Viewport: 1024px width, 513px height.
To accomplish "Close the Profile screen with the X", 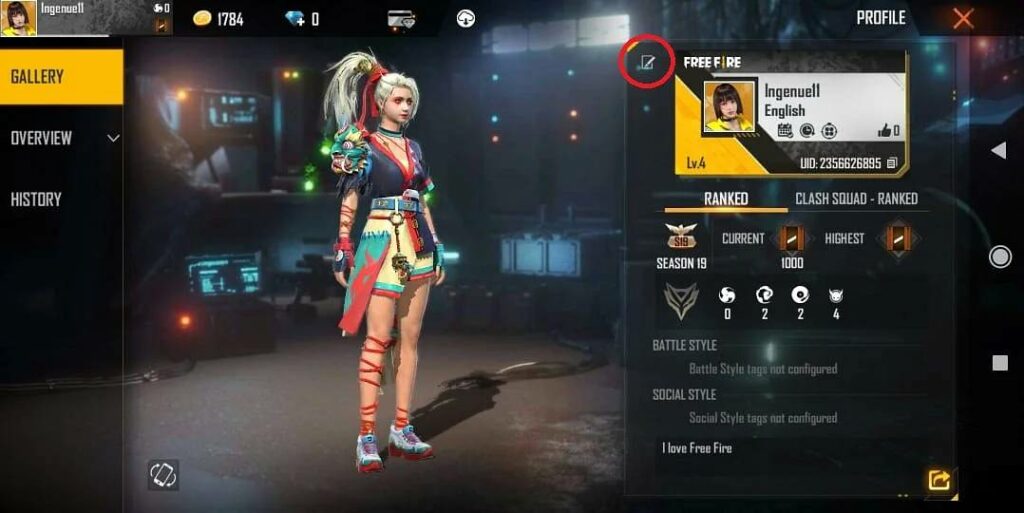I will 963,18.
